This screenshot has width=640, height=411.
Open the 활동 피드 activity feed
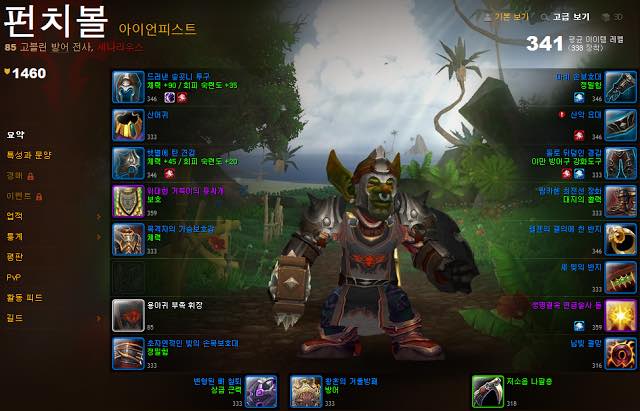pyautogui.click(x=24, y=297)
